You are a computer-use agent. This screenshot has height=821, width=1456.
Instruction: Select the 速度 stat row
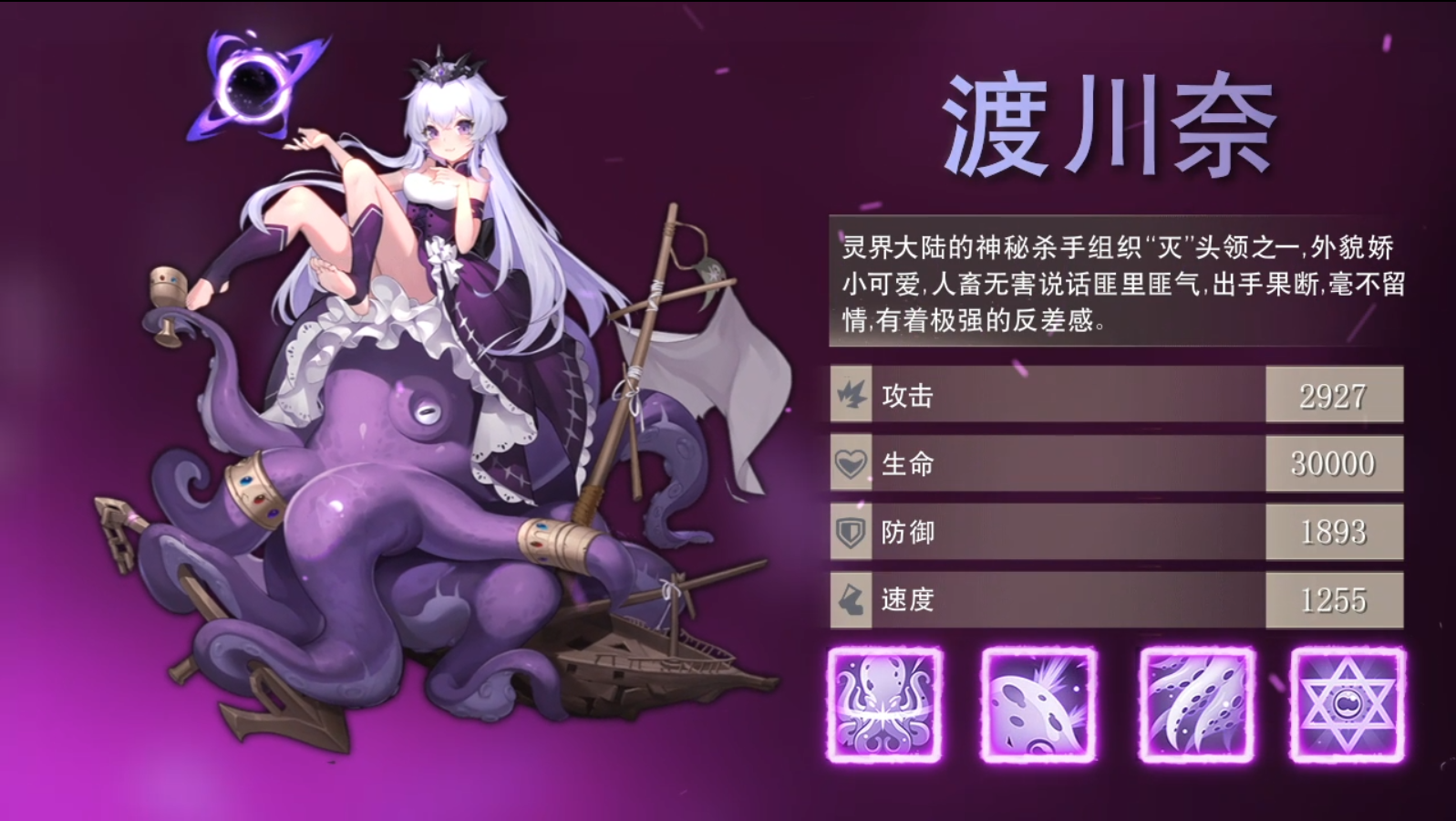1048,601
